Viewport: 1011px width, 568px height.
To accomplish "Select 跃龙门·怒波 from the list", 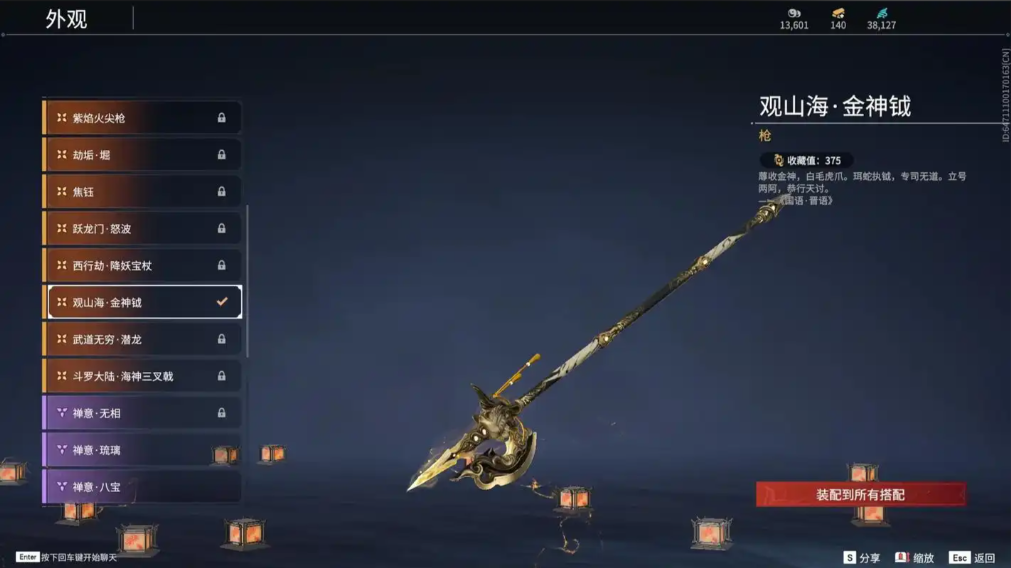I will click(142, 229).
